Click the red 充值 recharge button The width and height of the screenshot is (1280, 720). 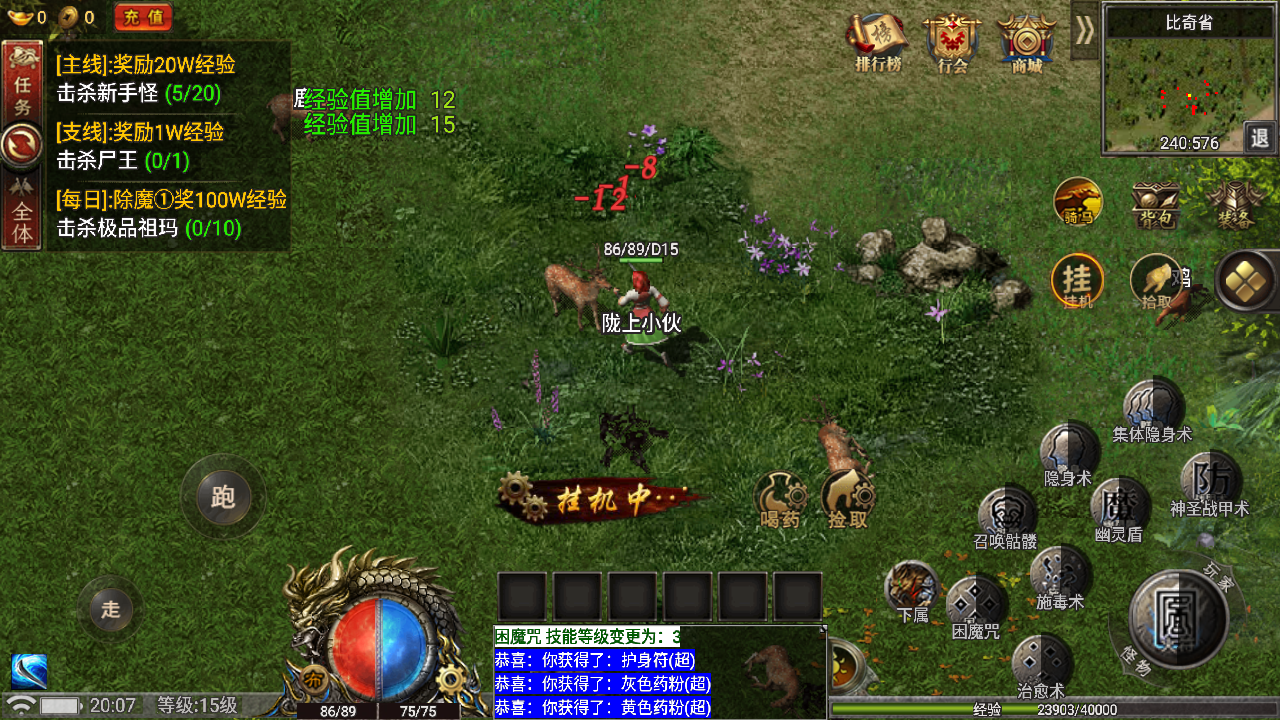pos(143,17)
